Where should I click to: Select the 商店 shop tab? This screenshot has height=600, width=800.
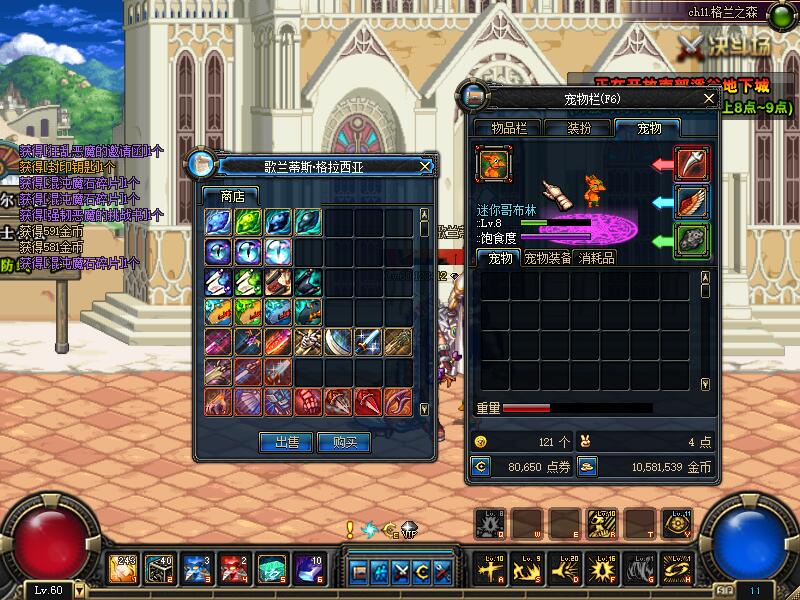231,196
